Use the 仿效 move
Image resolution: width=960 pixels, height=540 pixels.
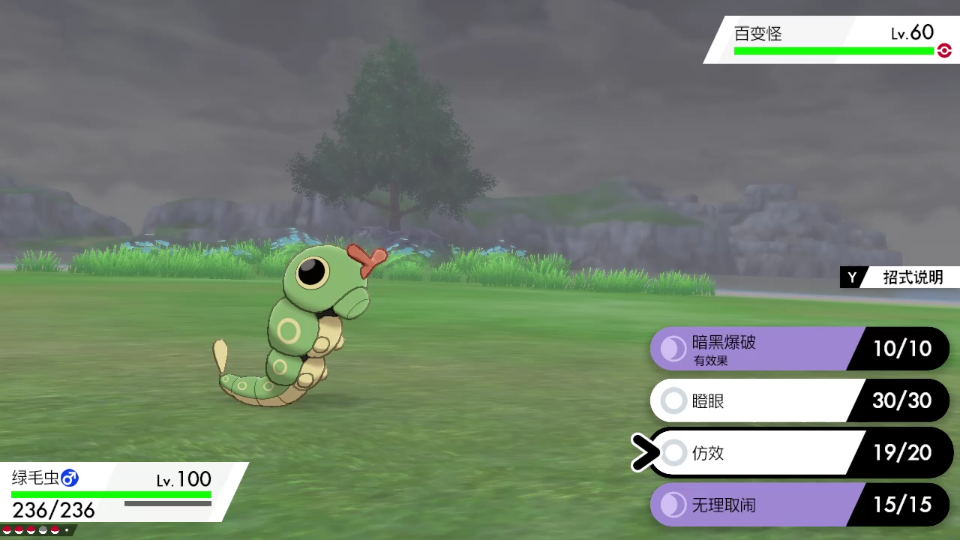point(760,453)
